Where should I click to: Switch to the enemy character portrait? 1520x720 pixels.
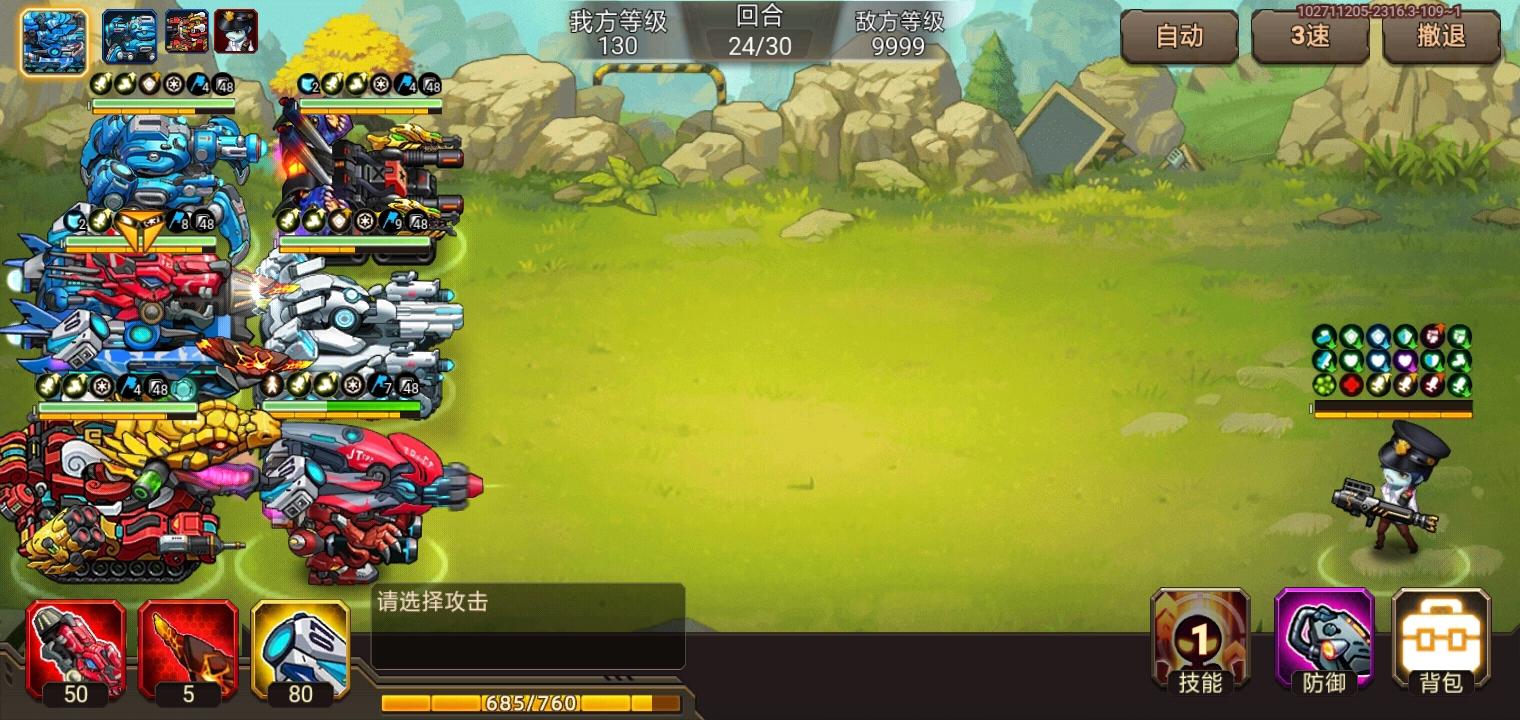click(237, 29)
